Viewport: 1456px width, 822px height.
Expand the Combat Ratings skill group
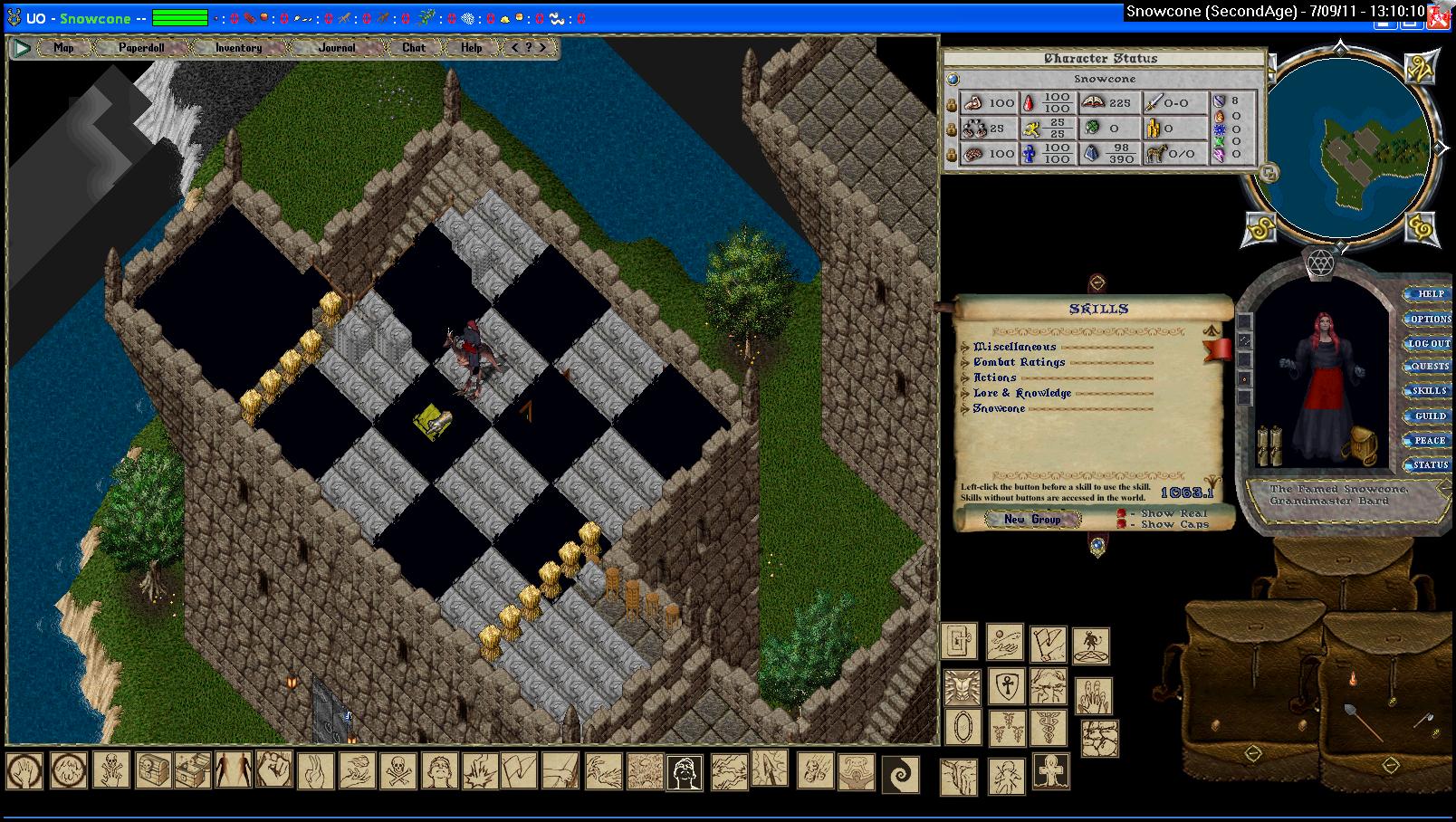tap(965, 363)
